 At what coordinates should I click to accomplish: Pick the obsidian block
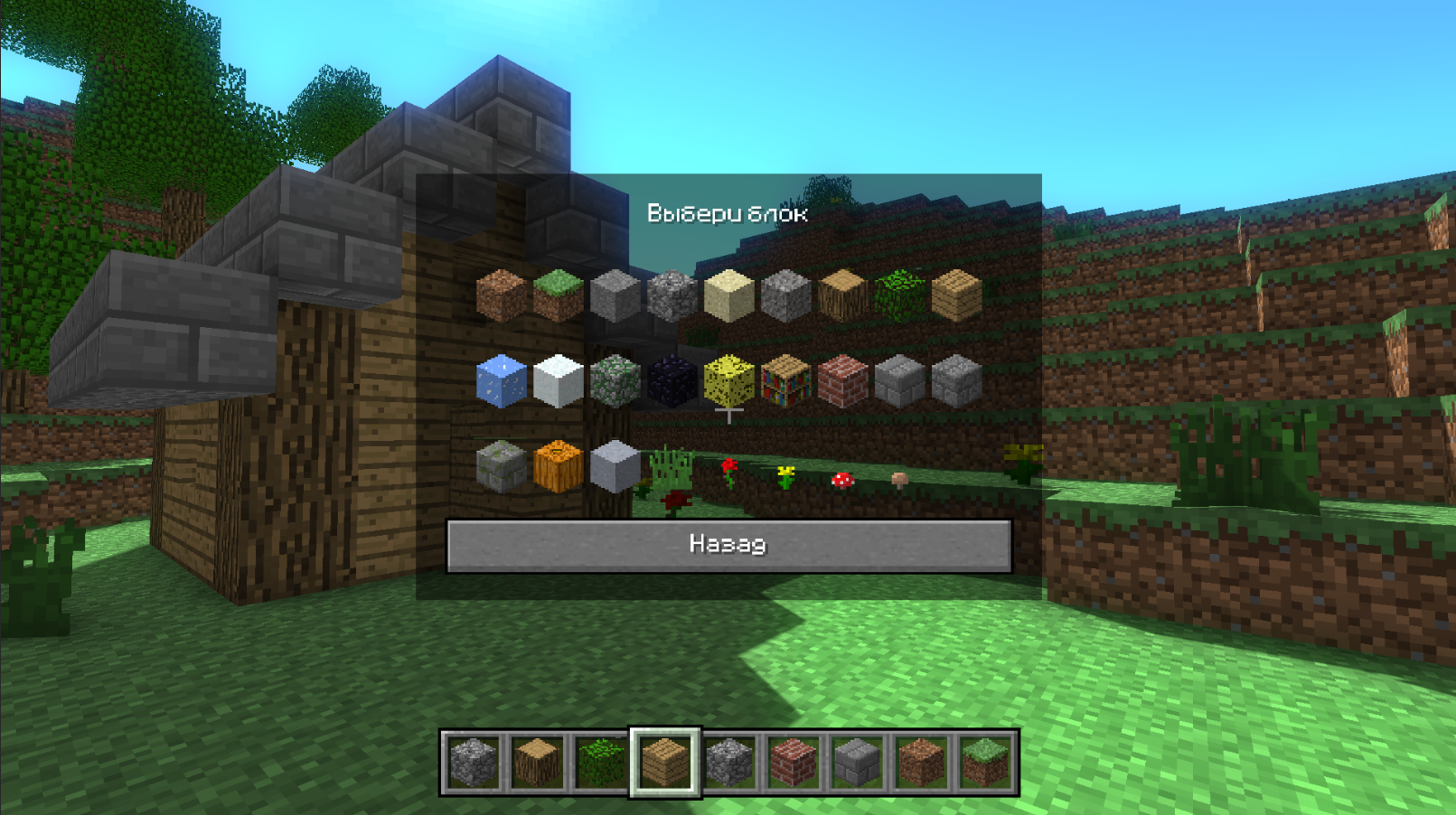click(x=669, y=379)
